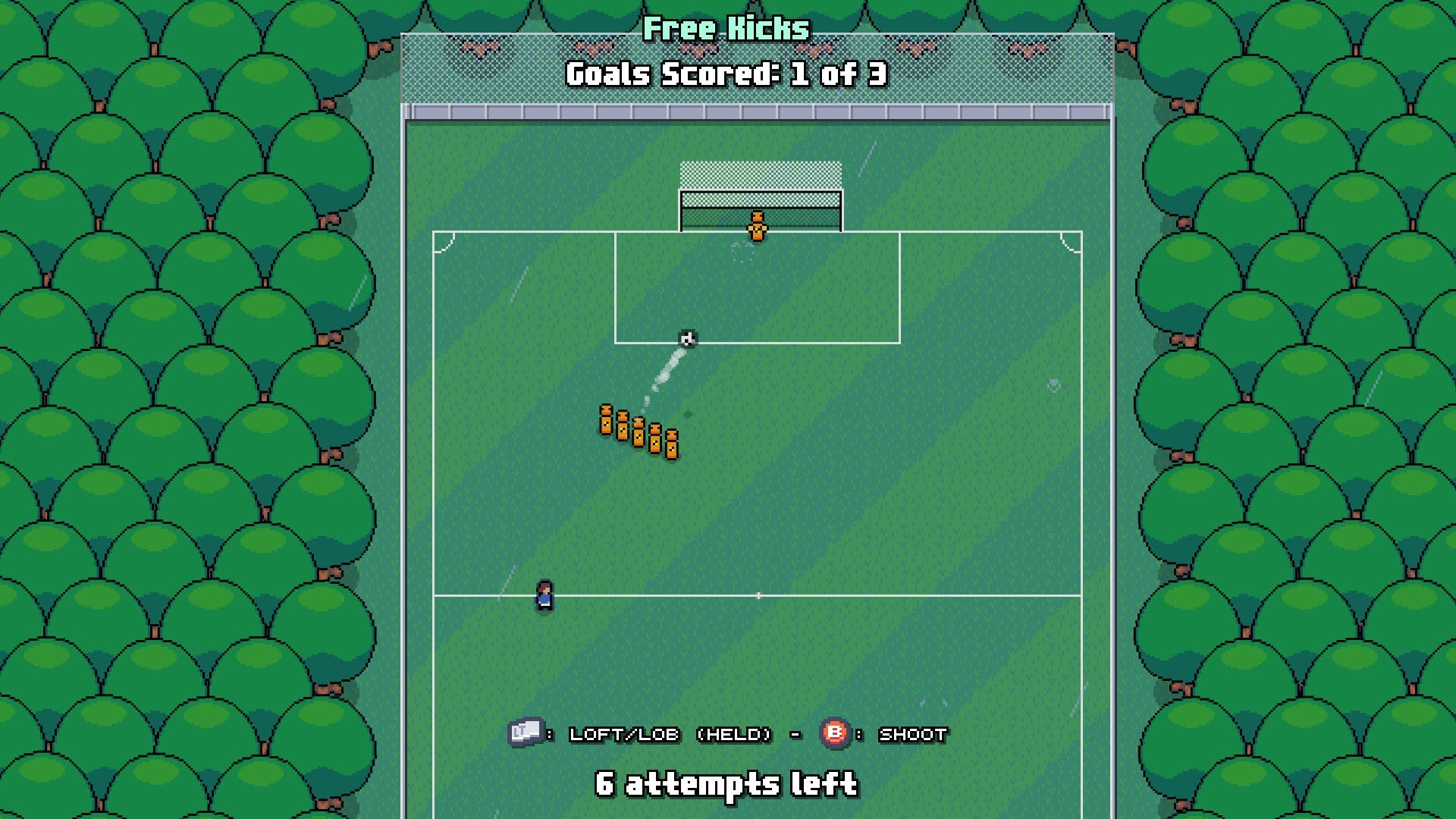Click the leftmost orange training dummy
Image resolution: width=1456 pixels, height=819 pixels.
tap(607, 421)
